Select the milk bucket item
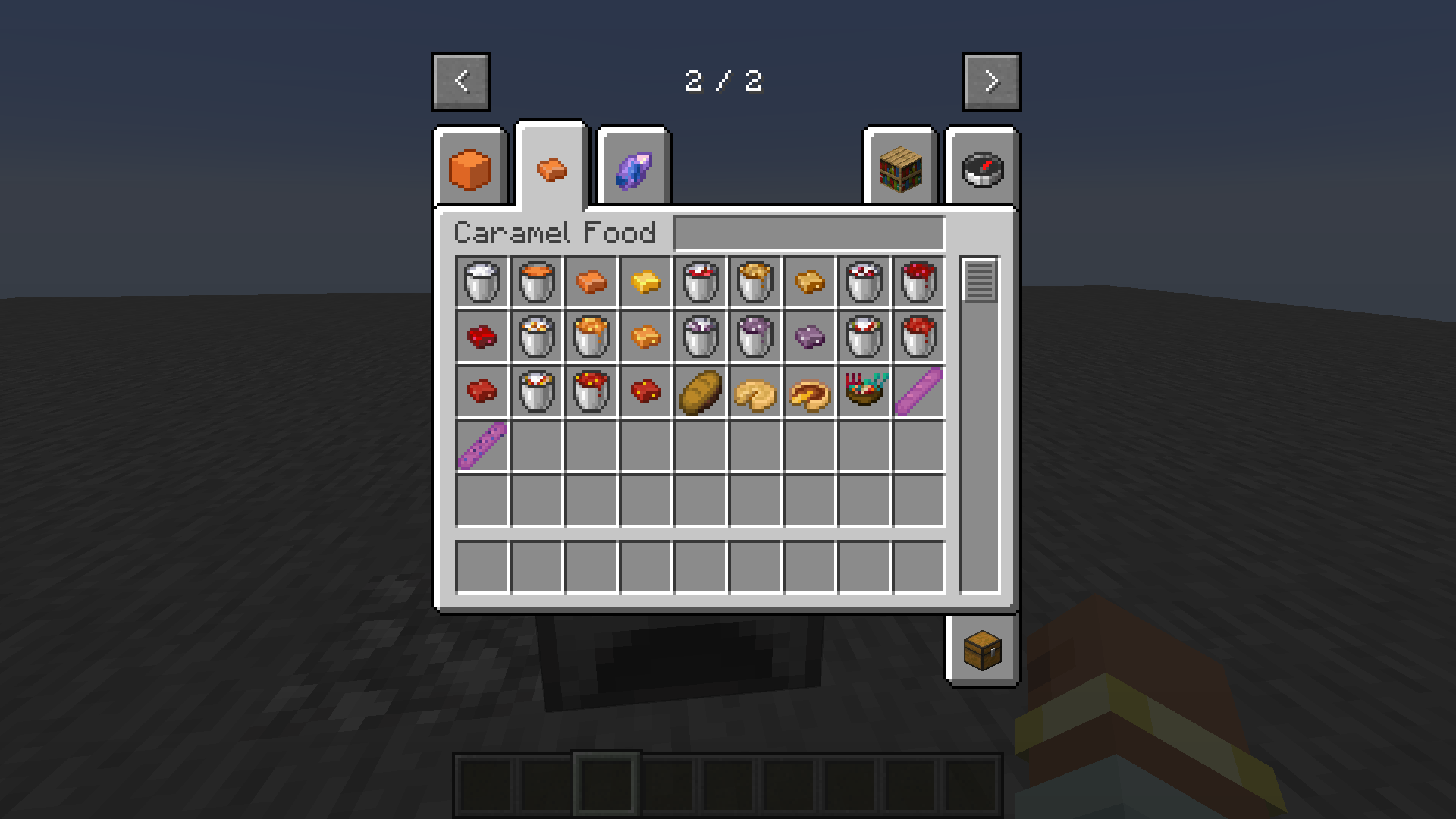This screenshot has width=1456, height=819. pos(480,282)
